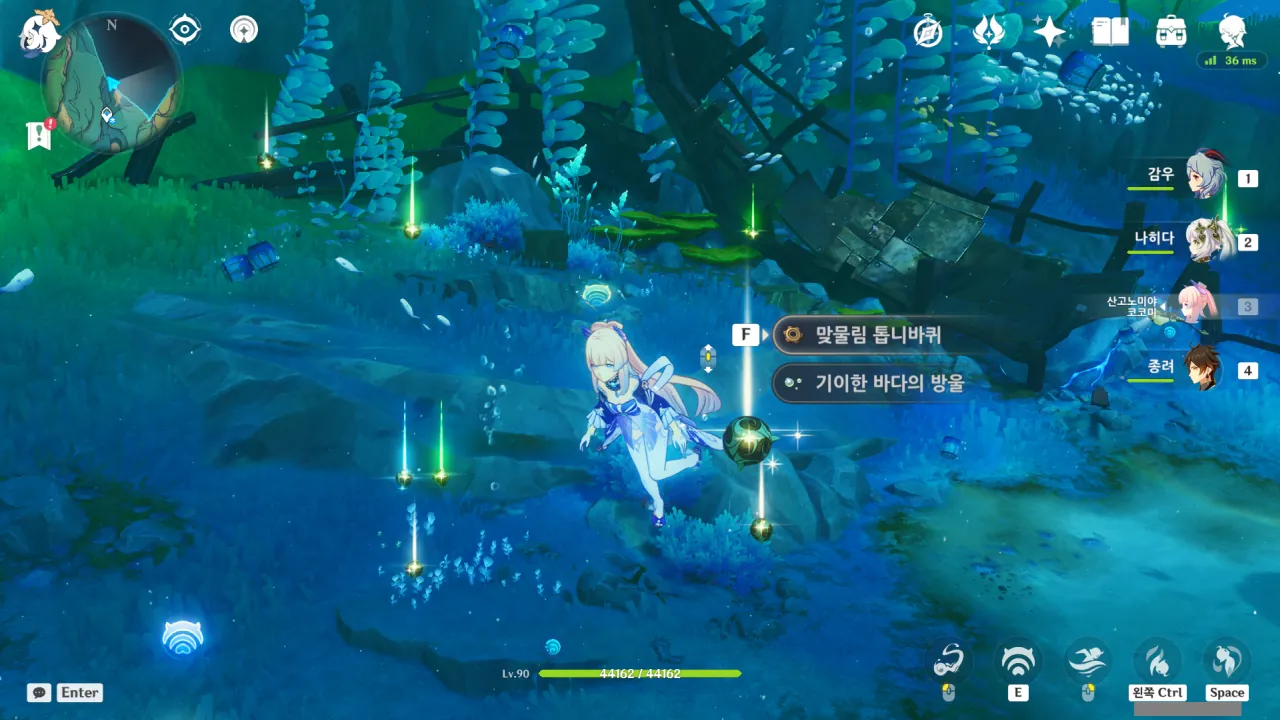Open the circular minimap
The width and height of the screenshot is (1280, 720).
[x=112, y=82]
